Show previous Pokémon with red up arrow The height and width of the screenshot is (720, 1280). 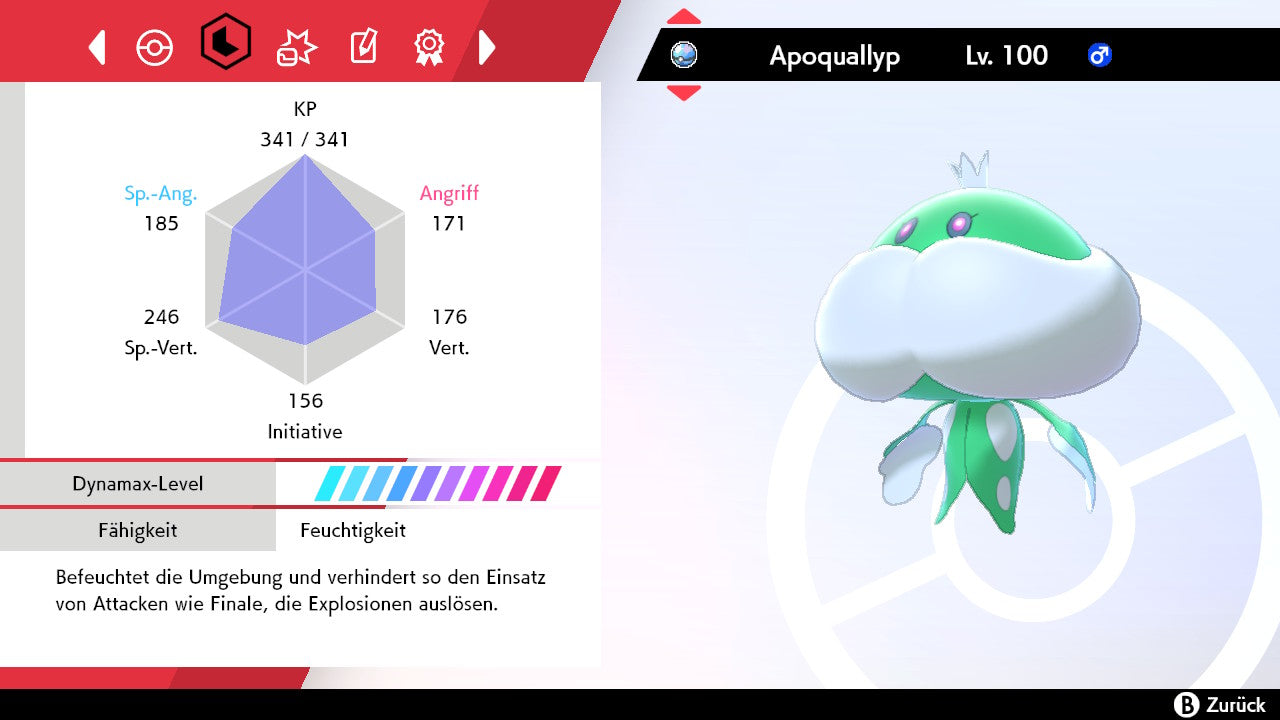point(684,17)
